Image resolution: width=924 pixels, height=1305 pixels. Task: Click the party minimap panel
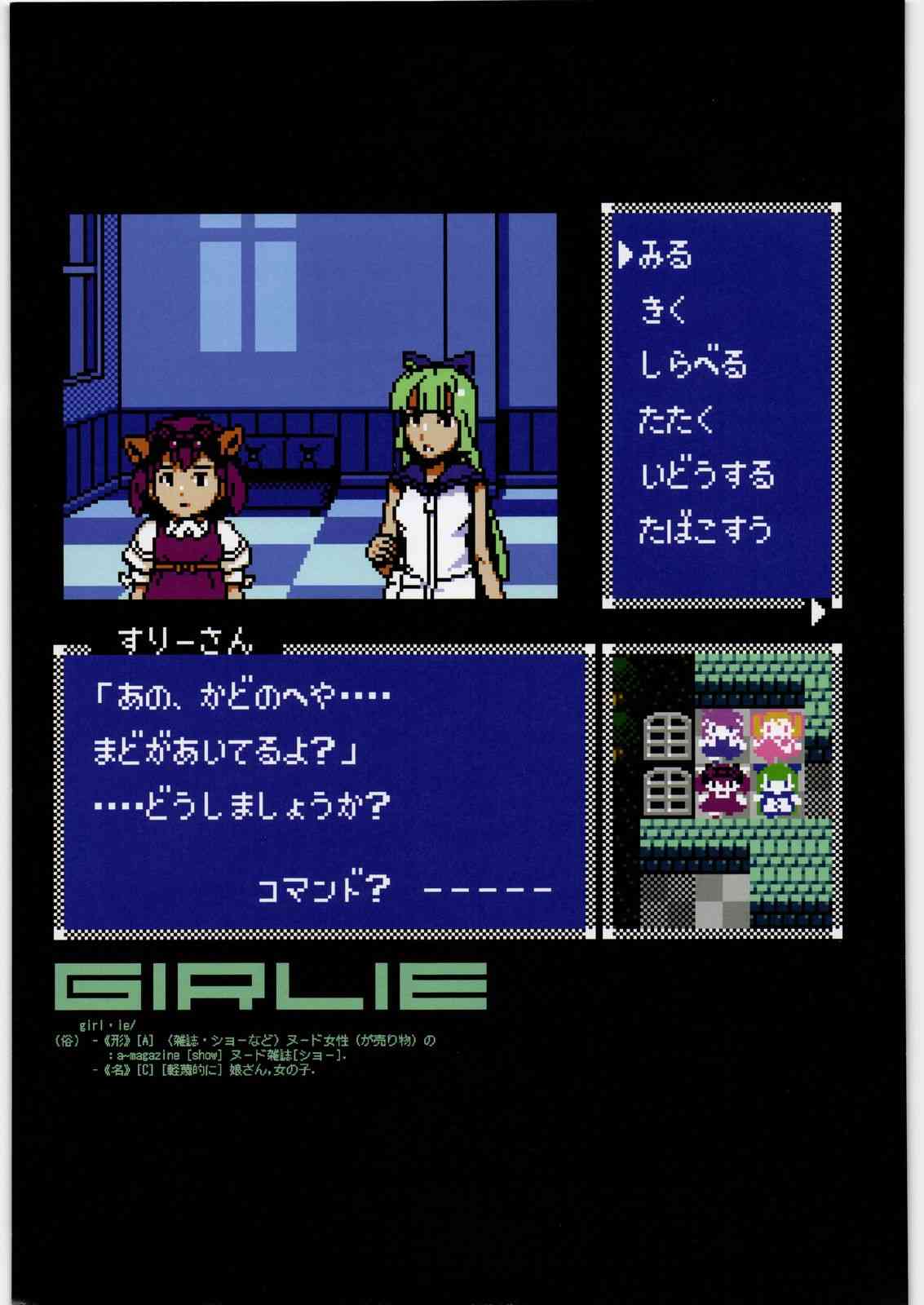pos(723,790)
